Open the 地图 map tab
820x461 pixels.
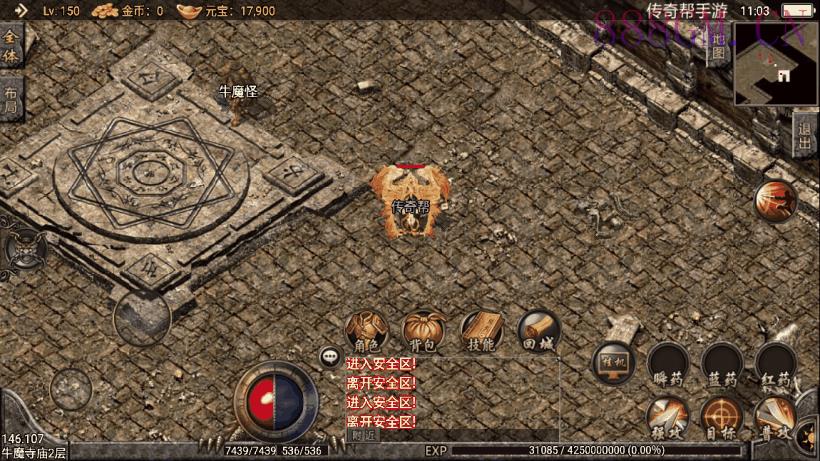pyautogui.click(x=718, y=47)
